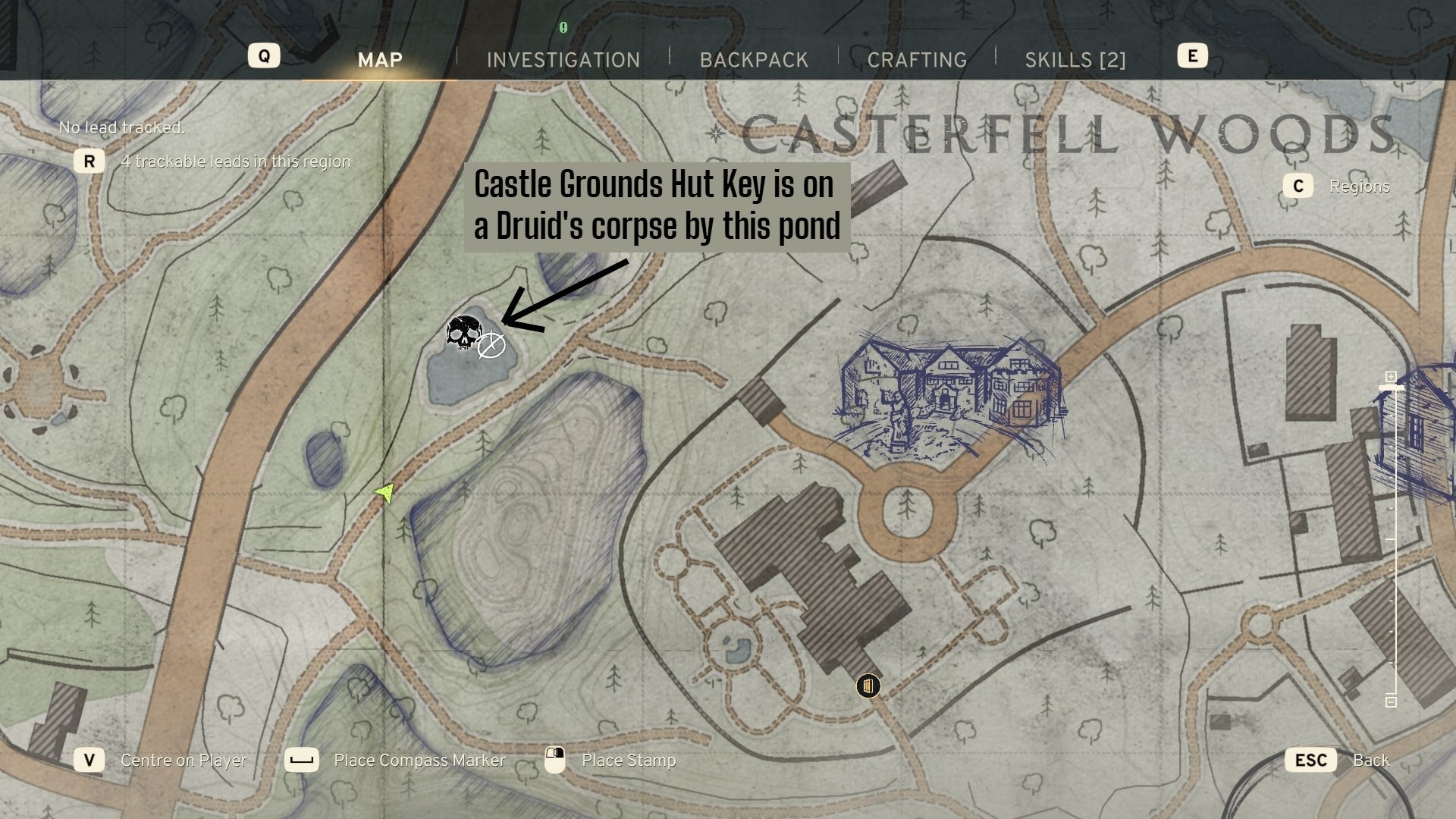Open the Backpack tab
Screen dimensions: 1456x819
754,60
